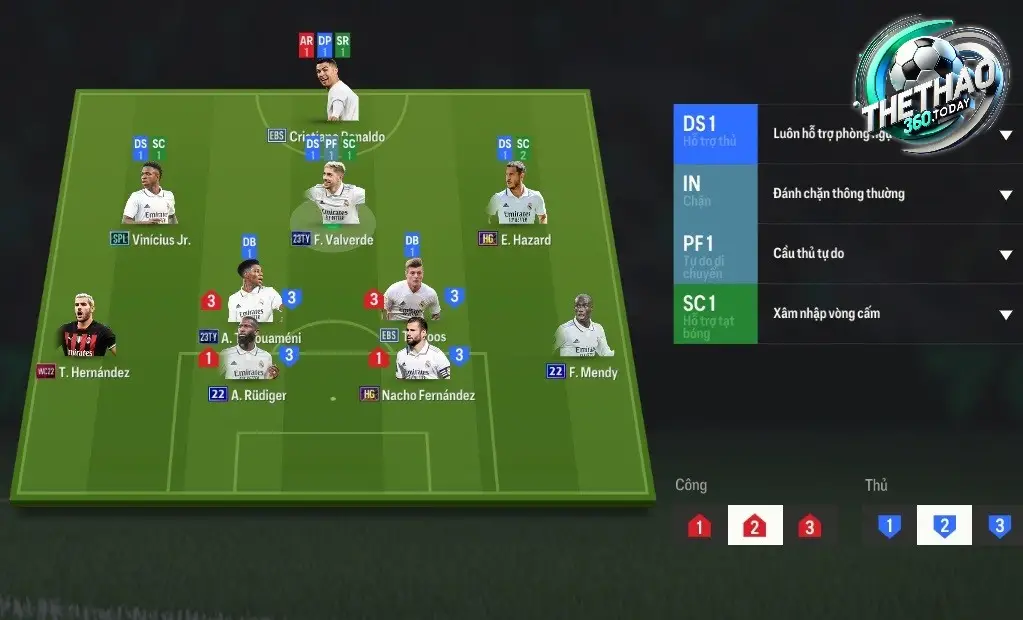Select A. Tchouaméni's player card
Viewport: 1023px width, 620px height.
253,296
